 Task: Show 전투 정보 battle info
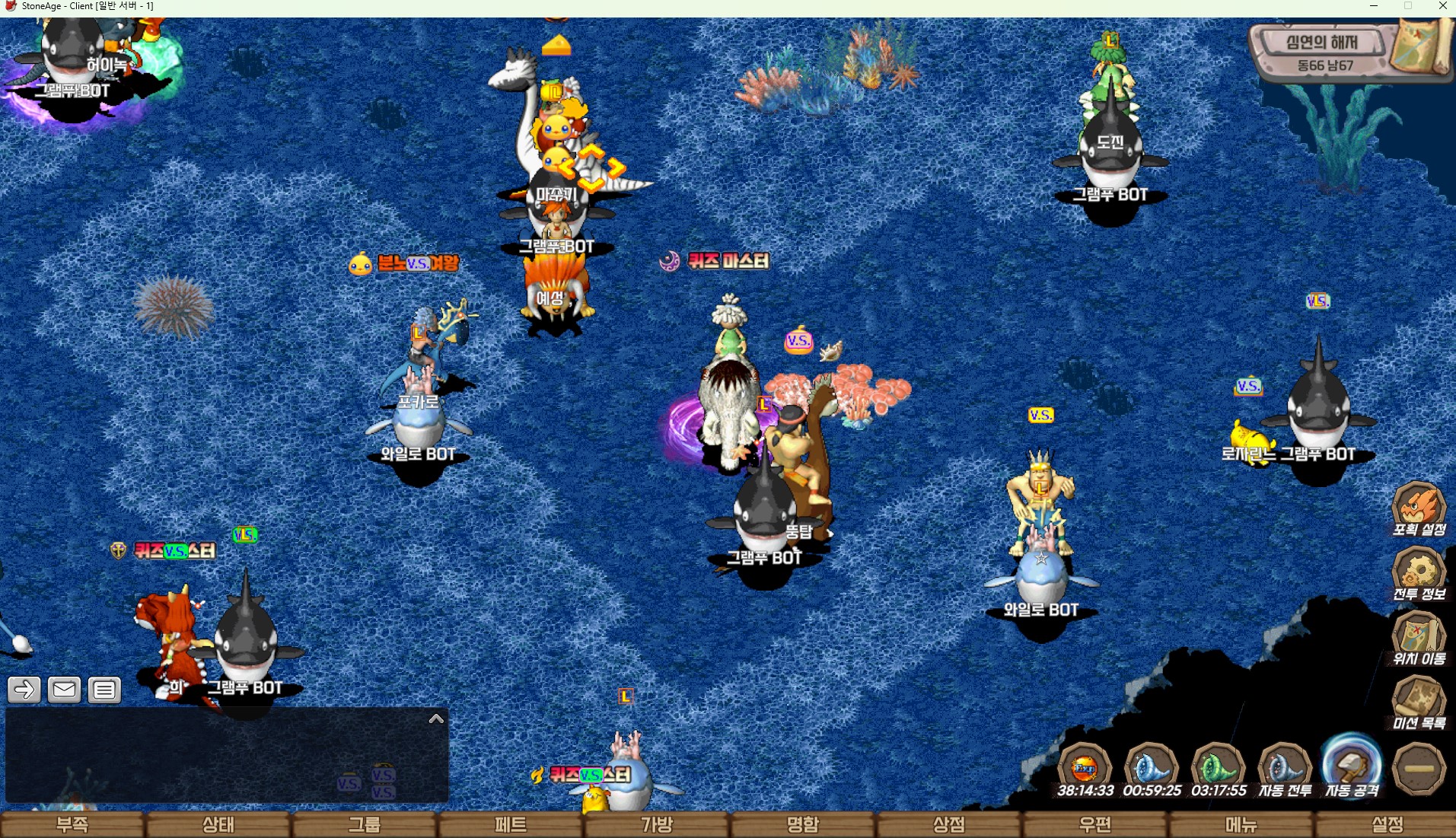pos(1419,573)
